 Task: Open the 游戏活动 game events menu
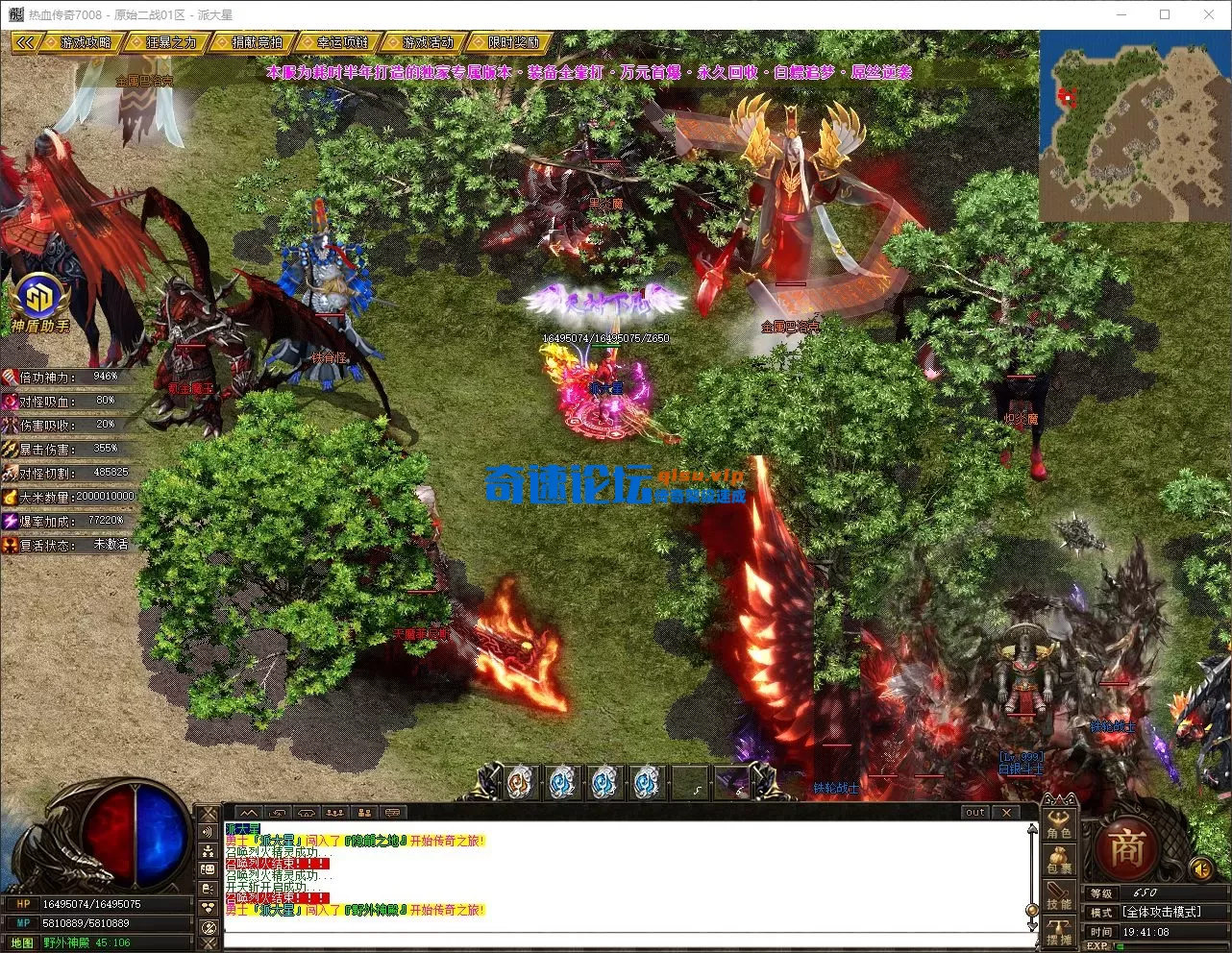(428, 43)
